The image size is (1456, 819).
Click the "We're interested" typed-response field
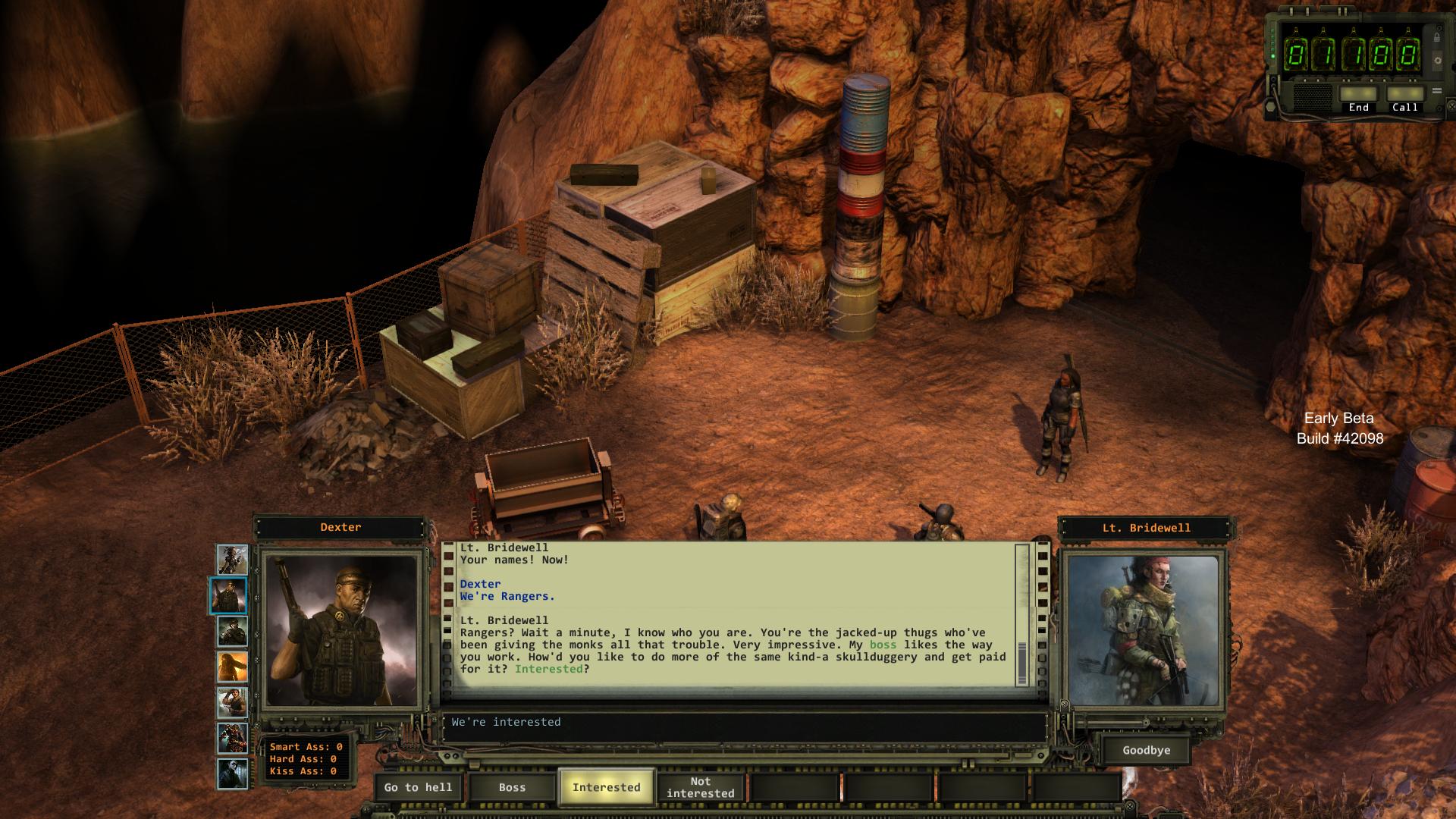tap(743, 723)
